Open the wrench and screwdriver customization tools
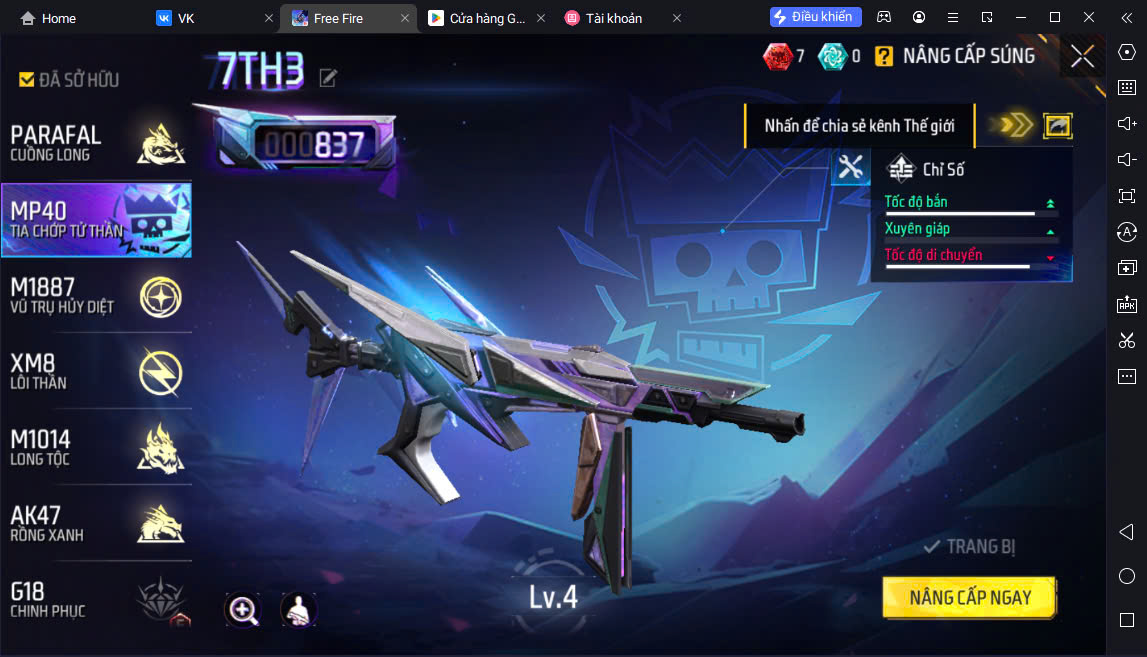The image size is (1147, 657). coord(850,167)
